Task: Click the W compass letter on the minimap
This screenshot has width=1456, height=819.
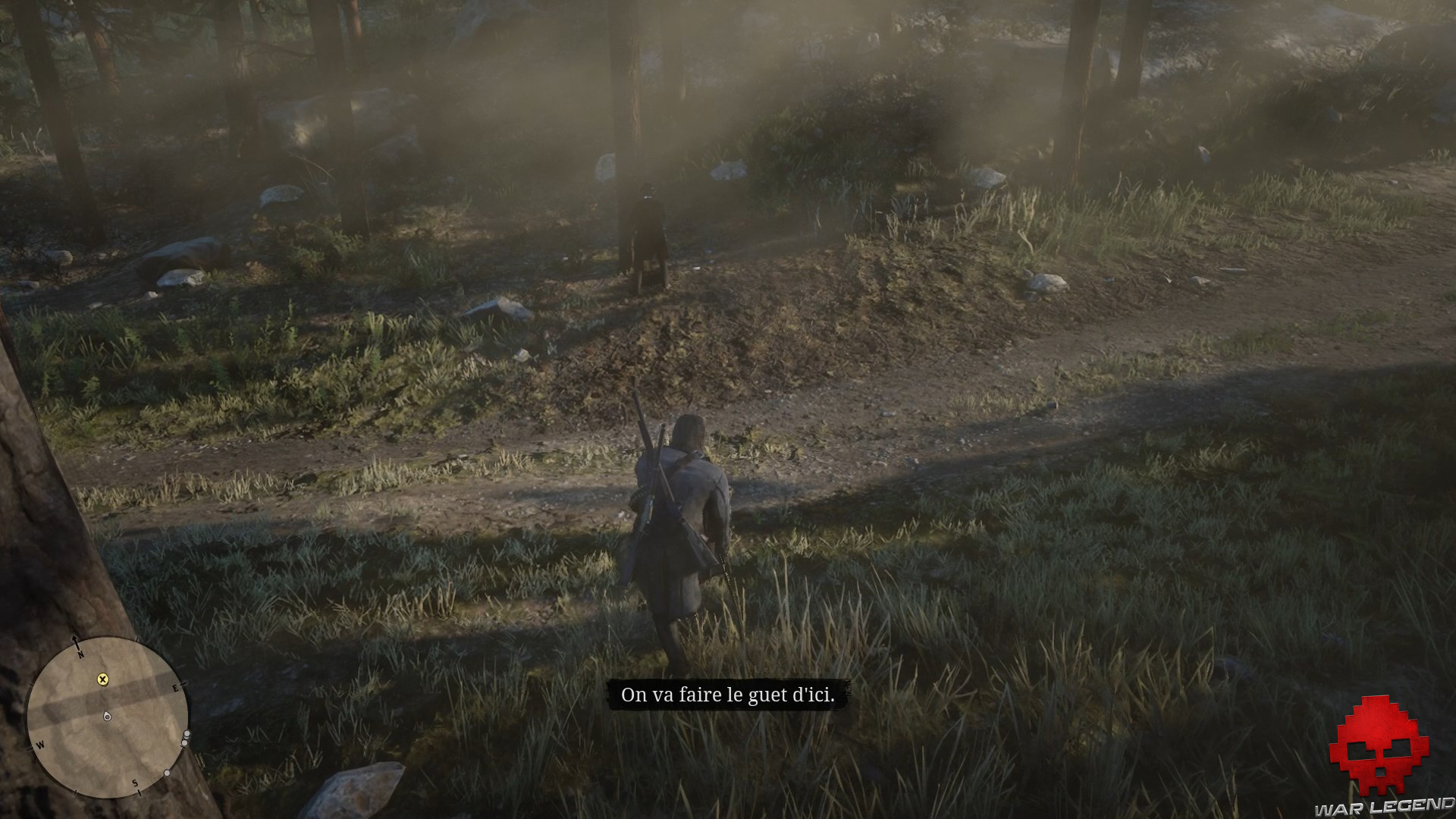Action: click(x=40, y=745)
